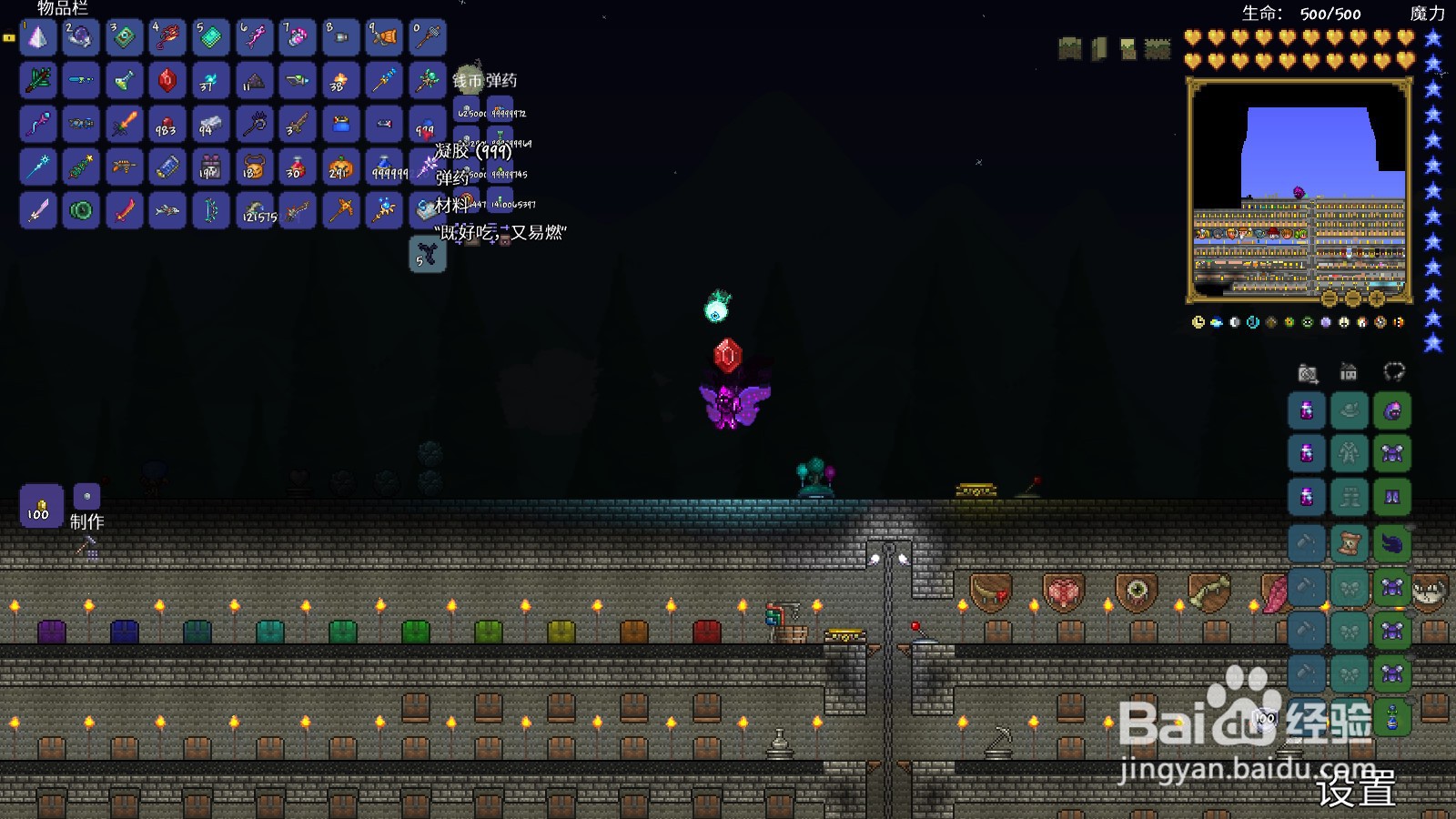Open the crafting window hammer icon
The image size is (1456, 819).
pyautogui.click(x=86, y=546)
